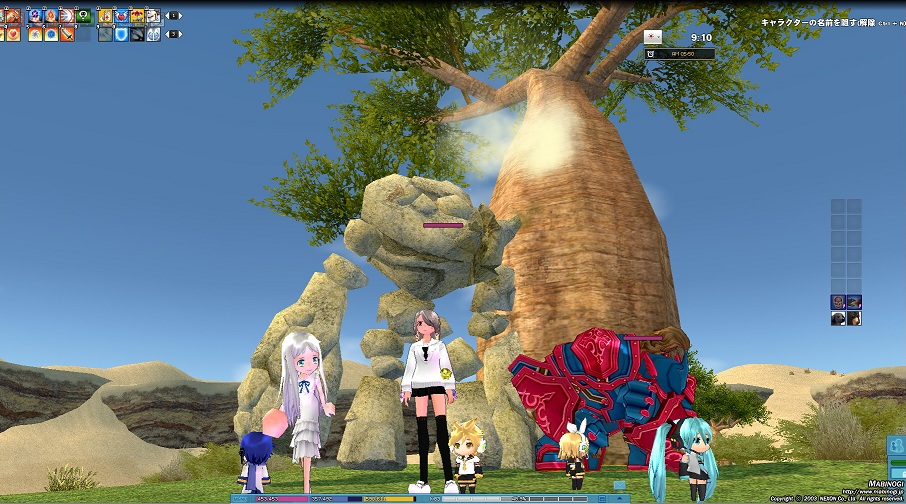Viewport: 906px width, 504px height.
Task: Select the red mushrooms icon on the hotbar
Action: pyautogui.click(x=137, y=16)
